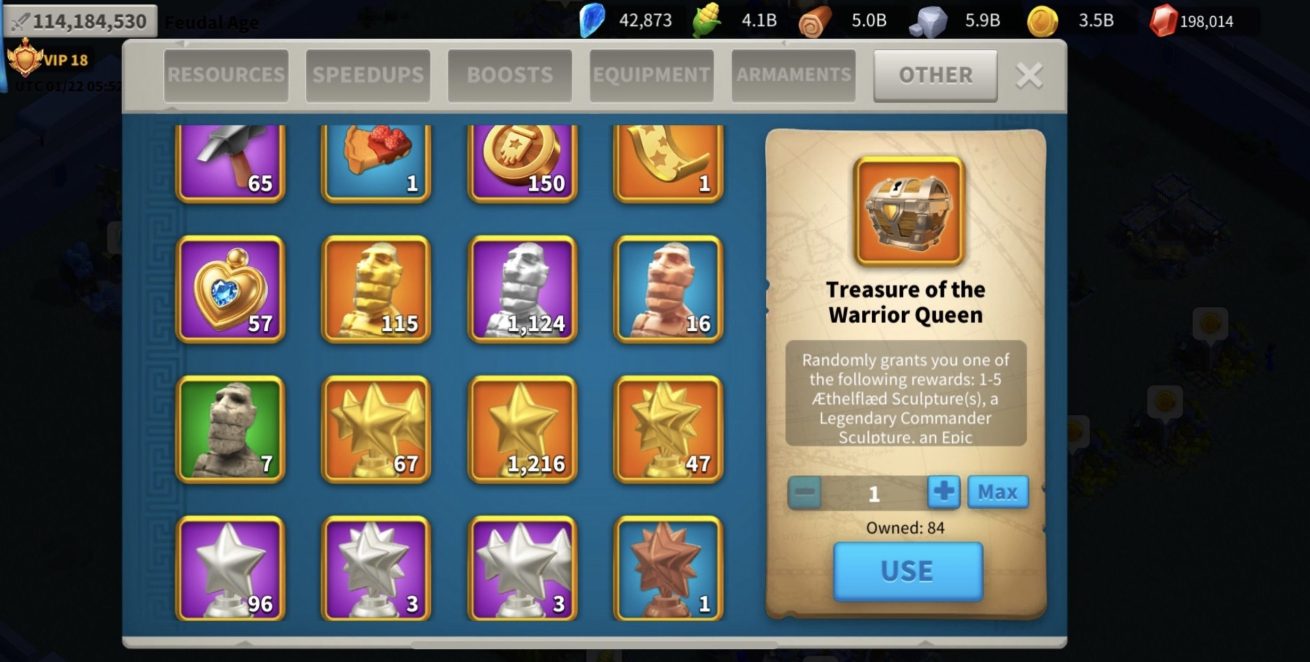
Task: Switch to the Armaments tab
Action: click(793, 75)
